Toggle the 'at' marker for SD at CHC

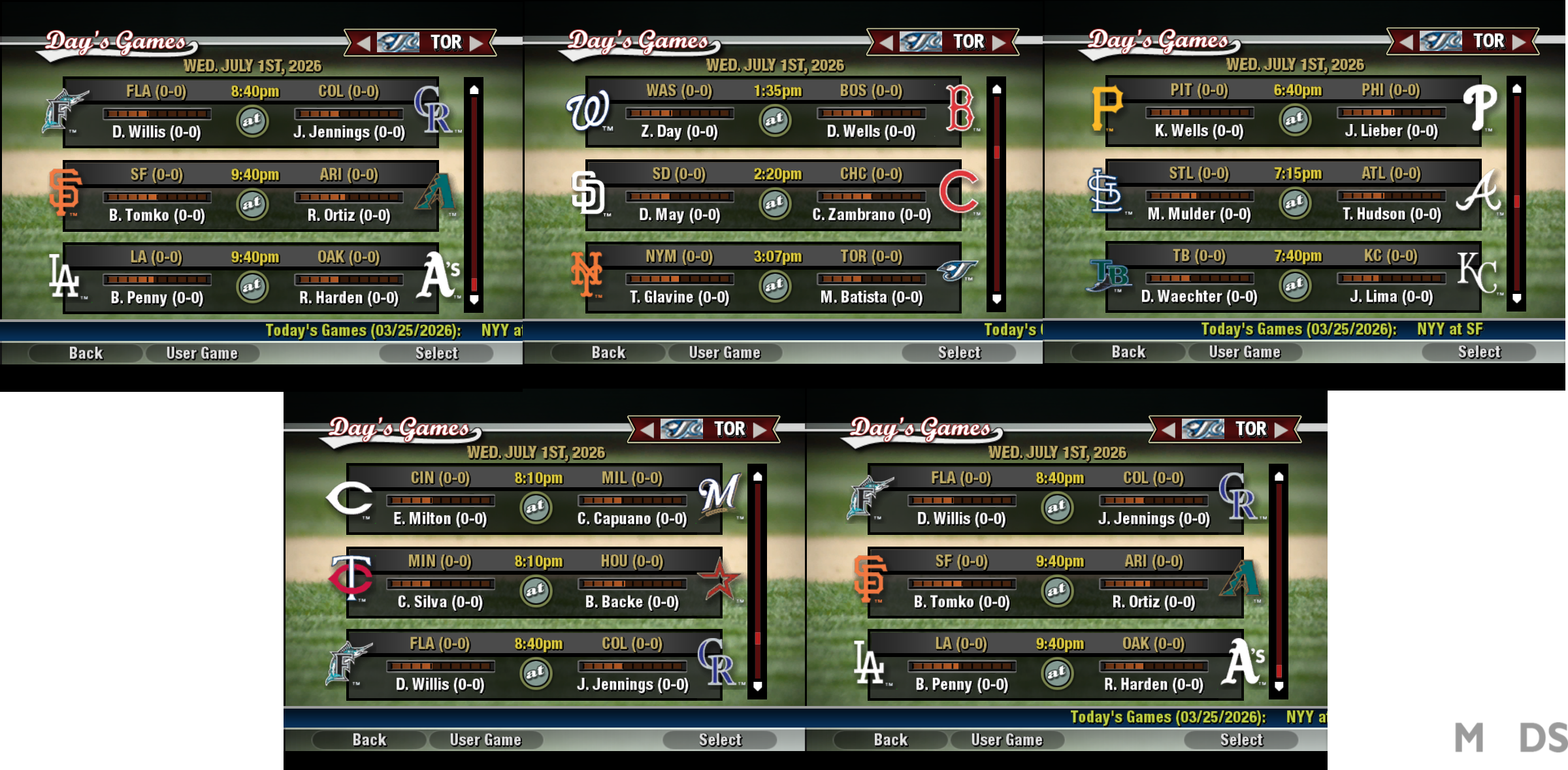pos(774,204)
